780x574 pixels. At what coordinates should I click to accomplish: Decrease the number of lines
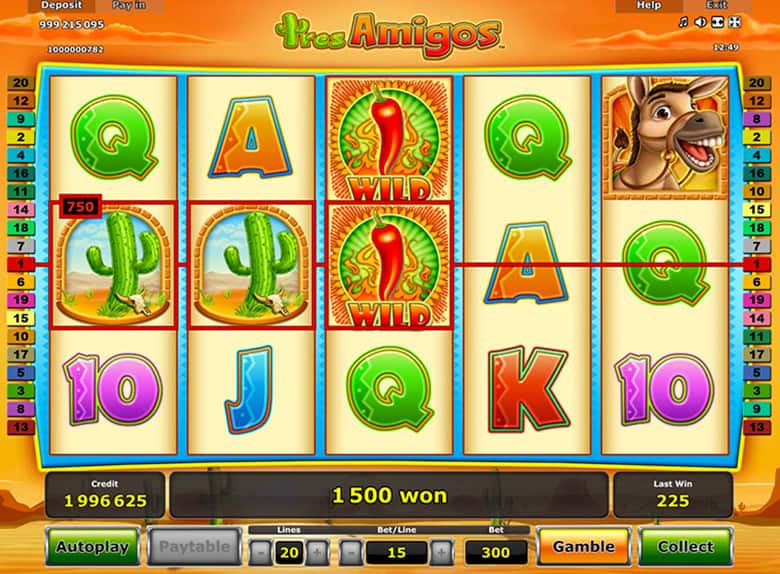[x=260, y=551]
